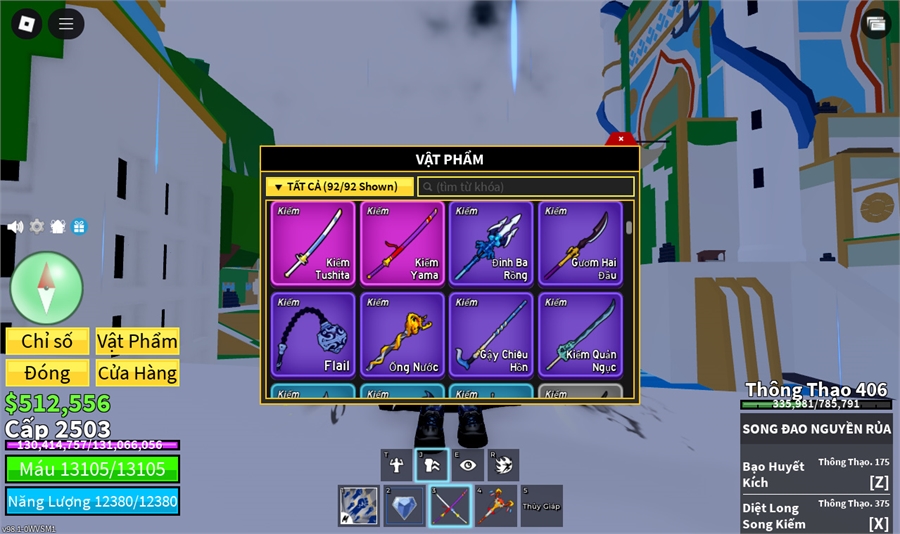
Task: Open the Chỉ số stats menu
Action: 47,341
